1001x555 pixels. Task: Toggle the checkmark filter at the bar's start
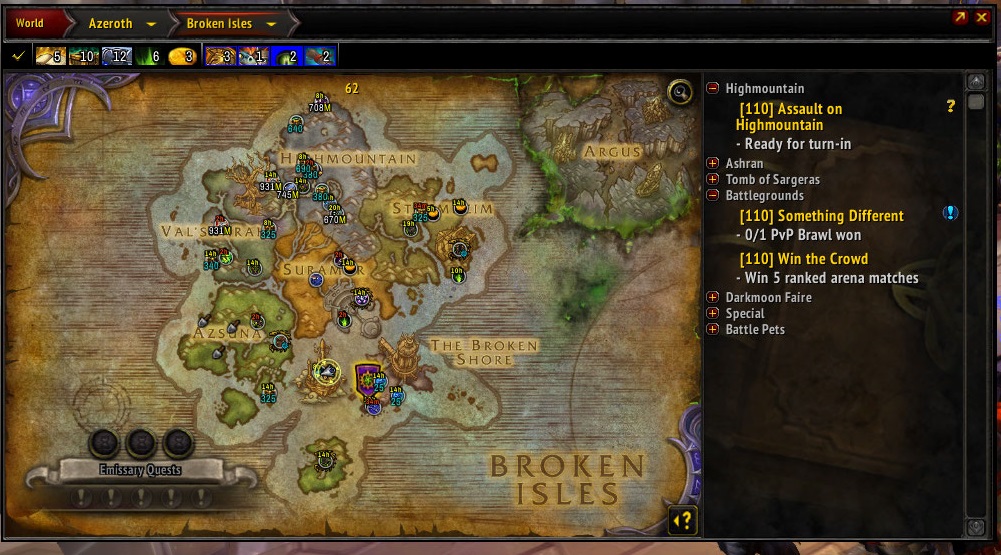17,56
